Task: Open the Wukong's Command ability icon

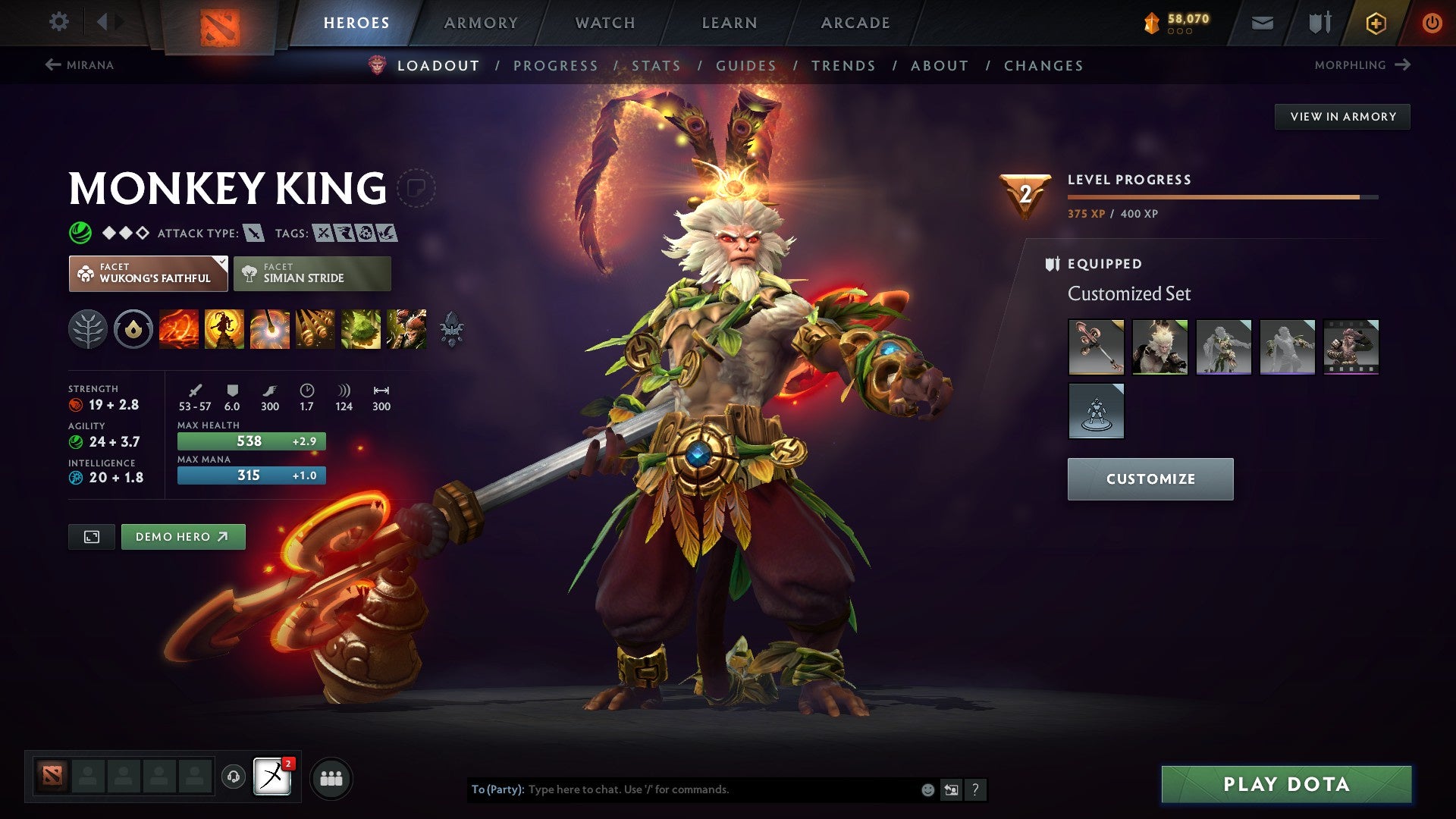Action: (407, 329)
